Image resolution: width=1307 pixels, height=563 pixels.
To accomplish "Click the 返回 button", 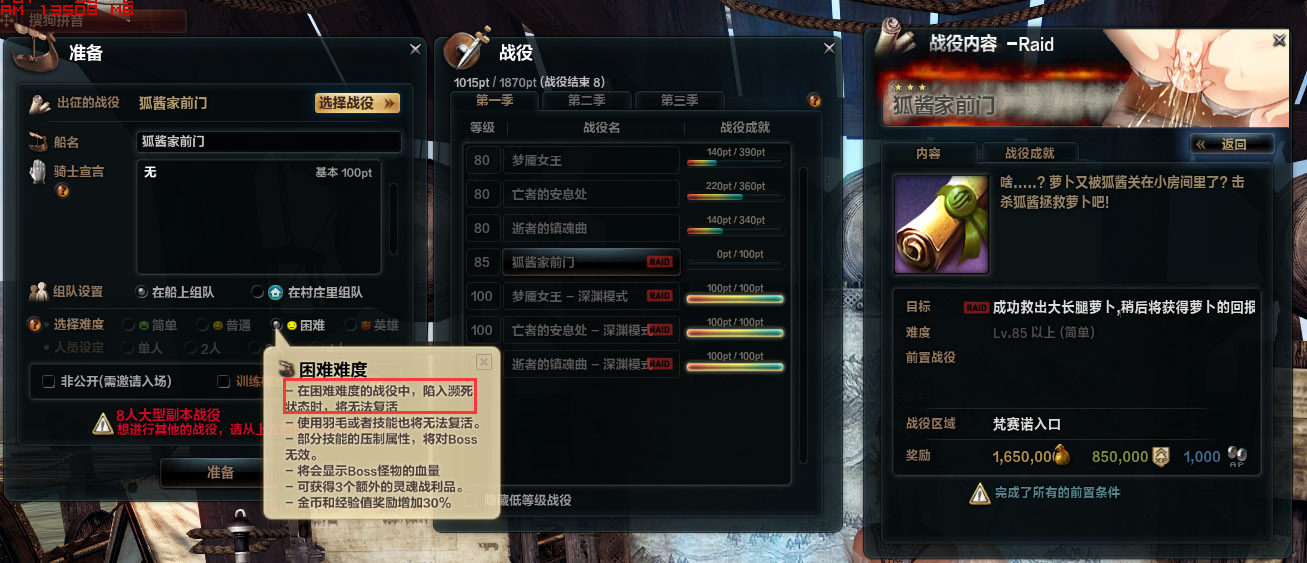I will click(1233, 144).
